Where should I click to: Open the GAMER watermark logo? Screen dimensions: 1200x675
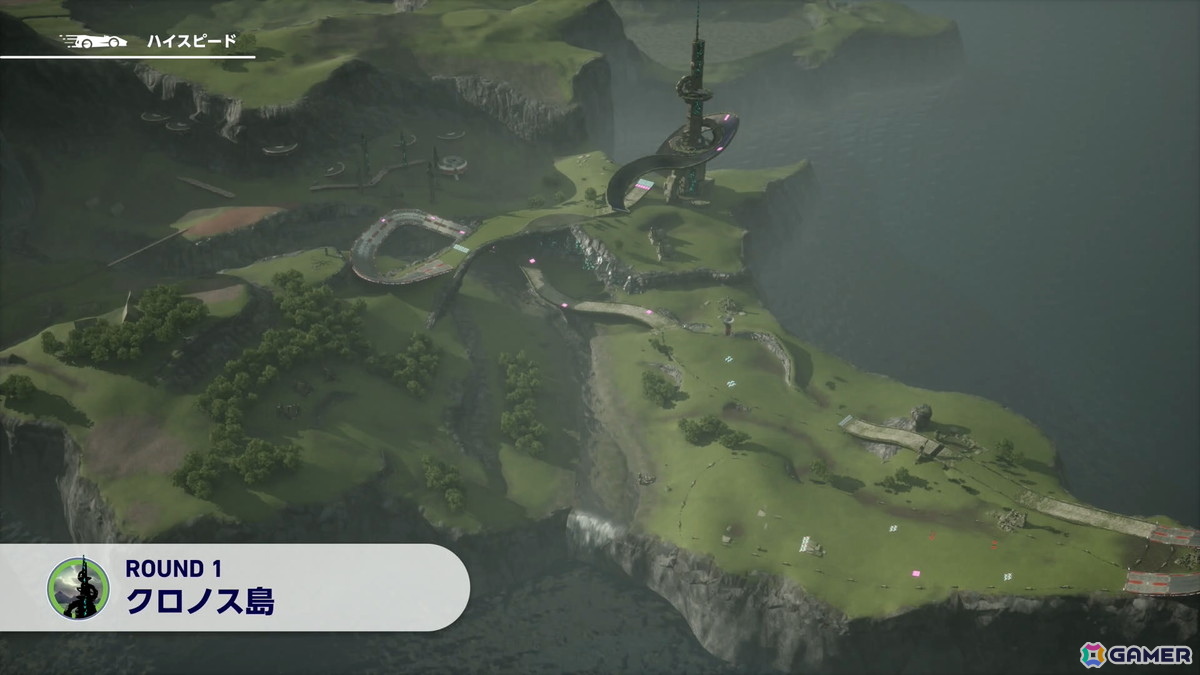point(1135,653)
